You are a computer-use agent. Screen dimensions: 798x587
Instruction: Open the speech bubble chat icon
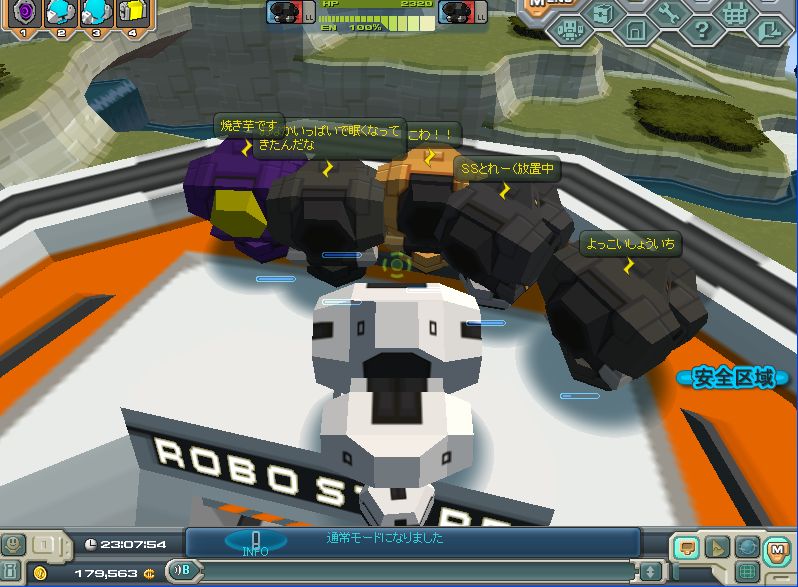(x=687, y=547)
